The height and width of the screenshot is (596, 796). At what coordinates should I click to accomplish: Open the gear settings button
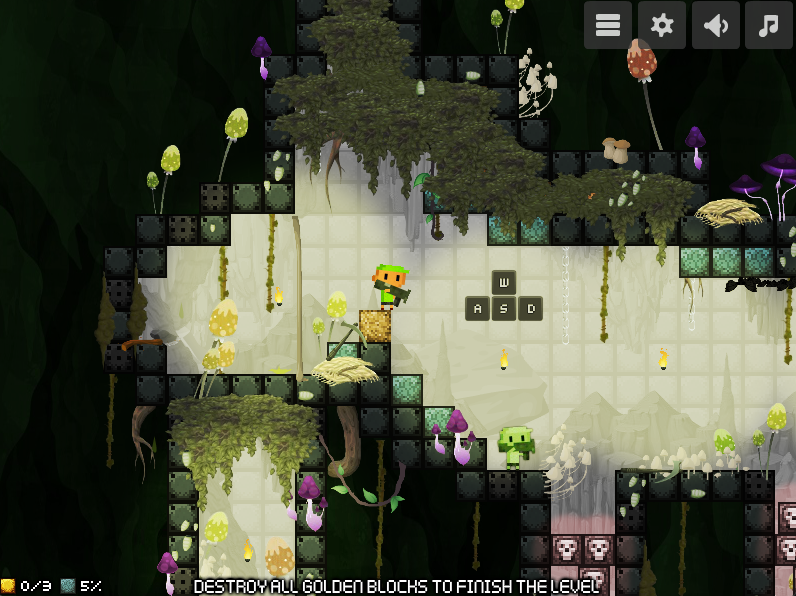(662, 26)
